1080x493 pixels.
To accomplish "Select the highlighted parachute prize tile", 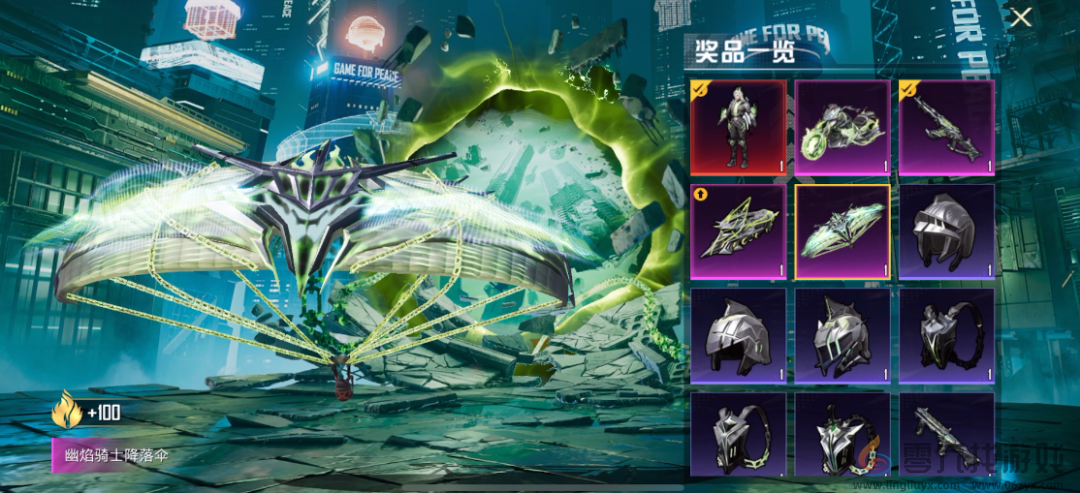I will [842, 231].
